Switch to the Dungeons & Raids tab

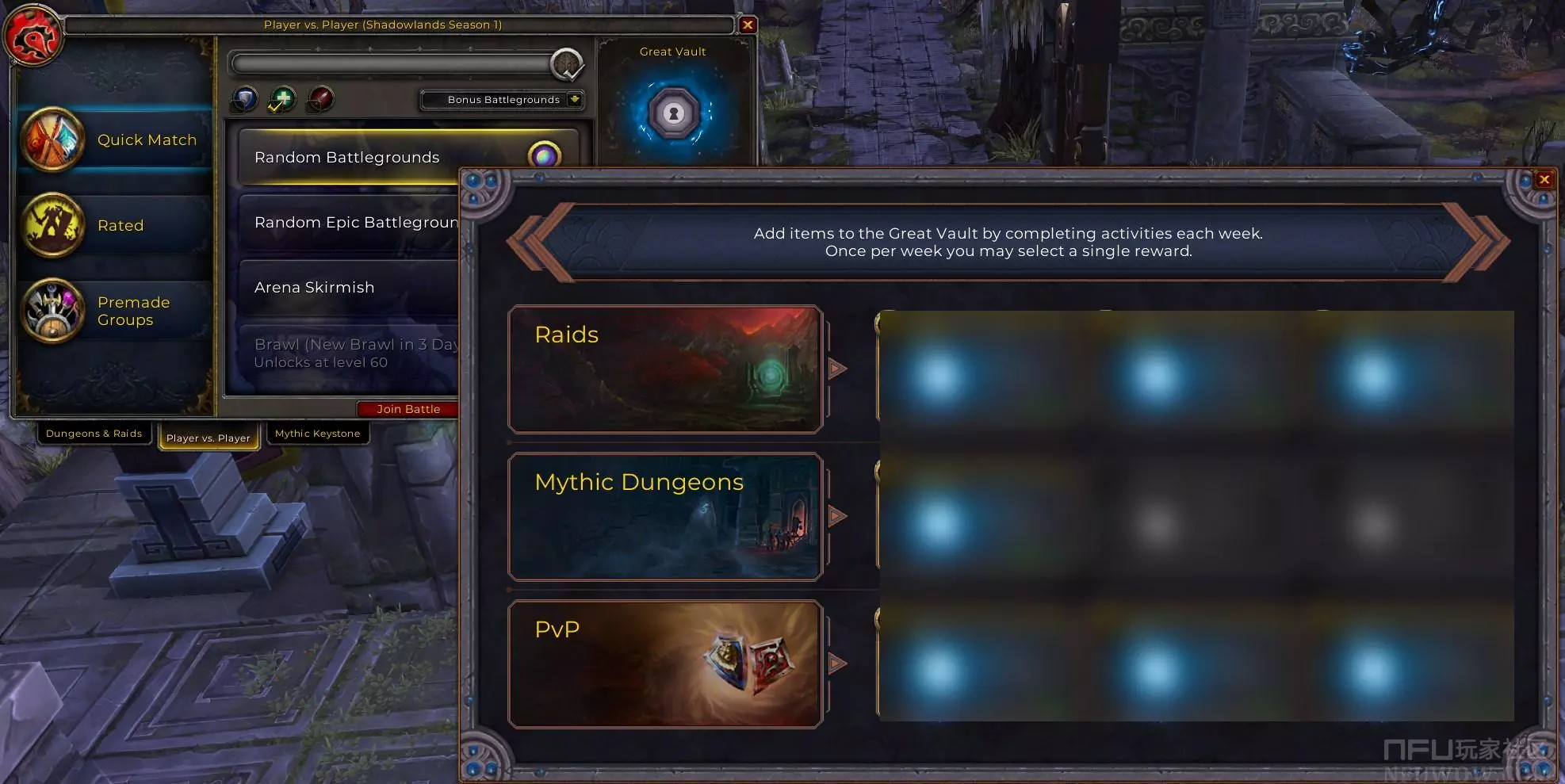[94, 434]
